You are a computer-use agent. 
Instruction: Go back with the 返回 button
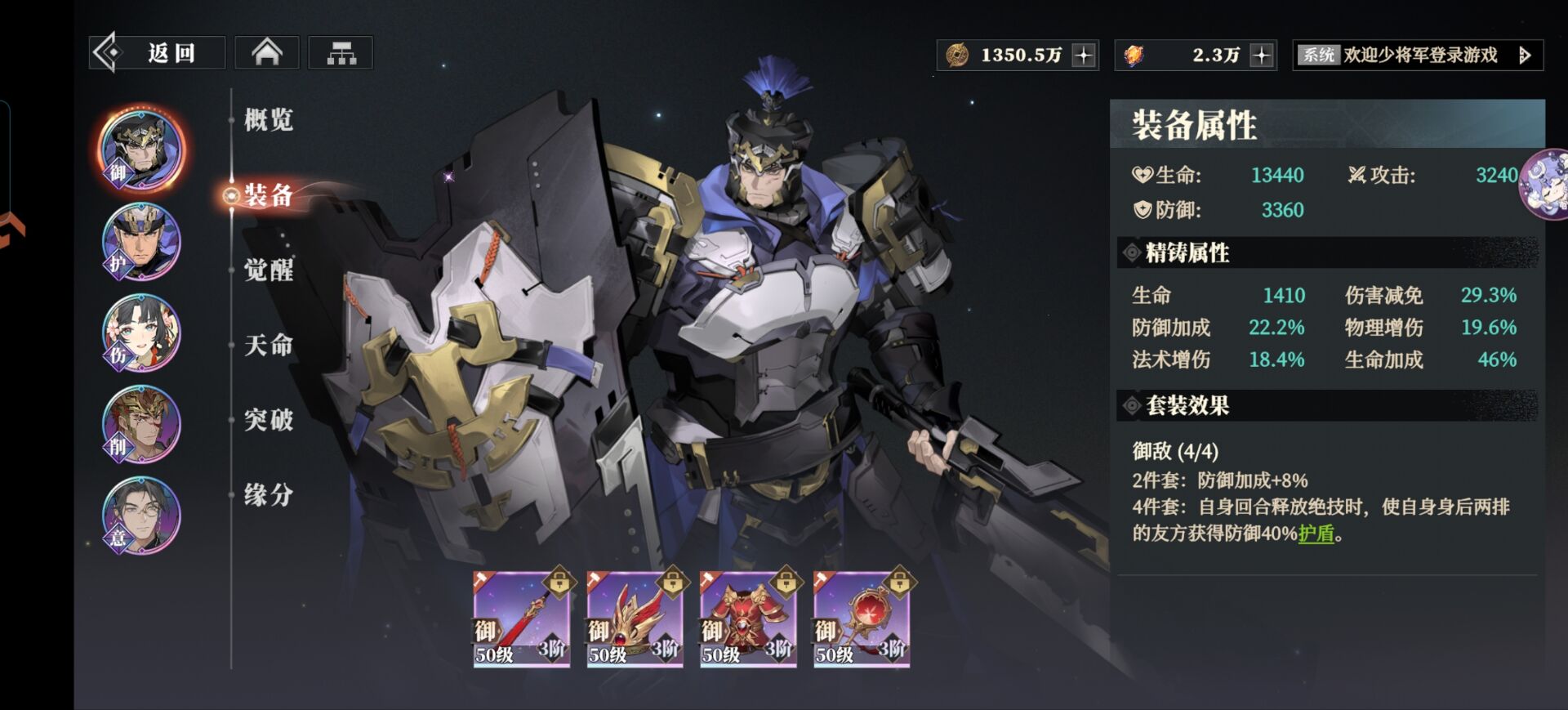coord(157,53)
